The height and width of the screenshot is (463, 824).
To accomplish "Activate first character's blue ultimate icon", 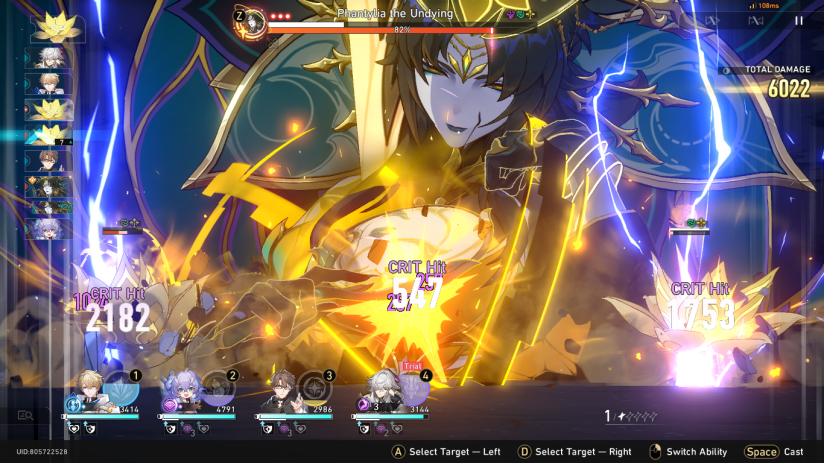I will [122, 389].
